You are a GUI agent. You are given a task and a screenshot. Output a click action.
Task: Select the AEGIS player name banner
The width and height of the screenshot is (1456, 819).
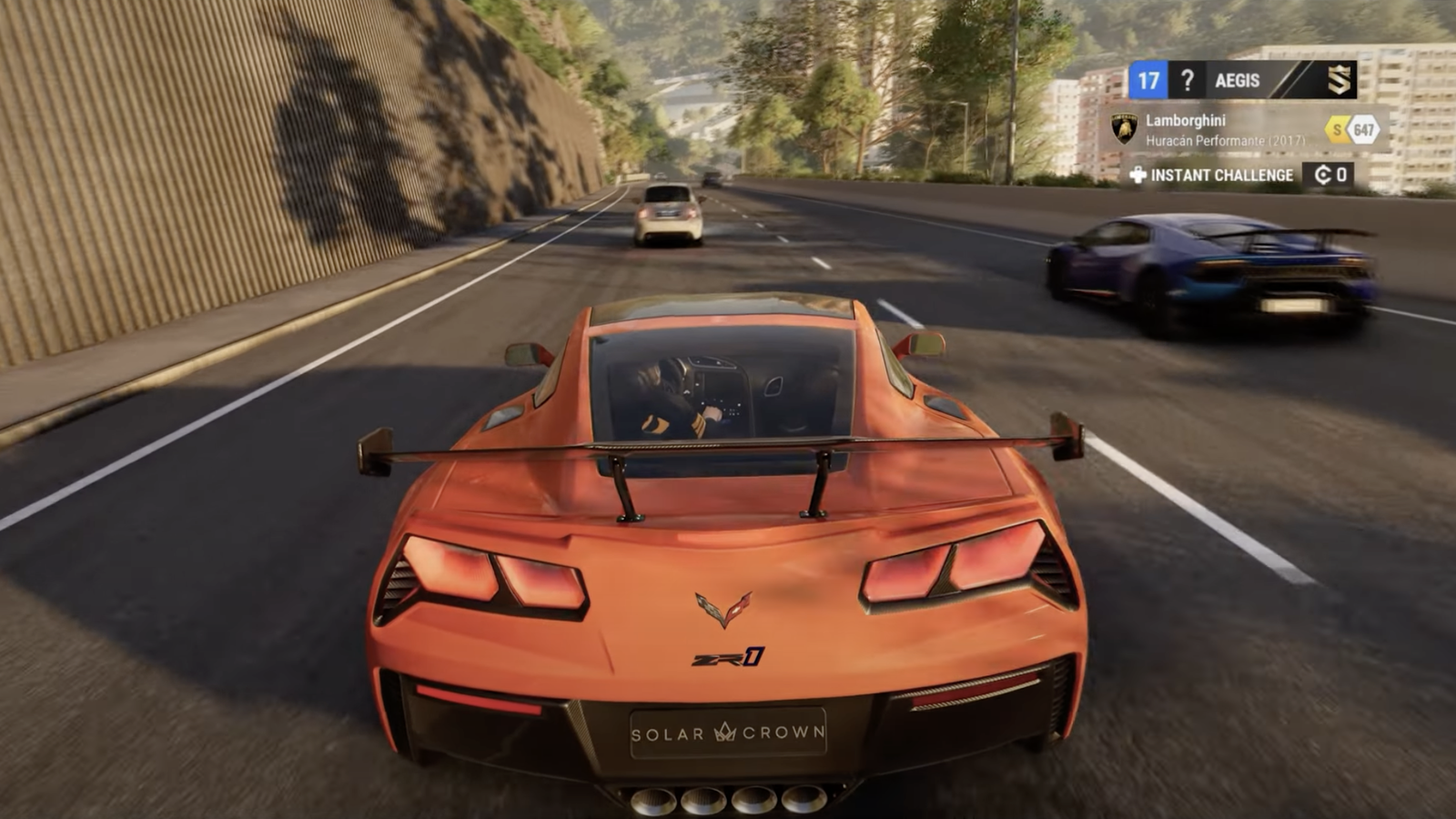click(x=1238, y=81)
